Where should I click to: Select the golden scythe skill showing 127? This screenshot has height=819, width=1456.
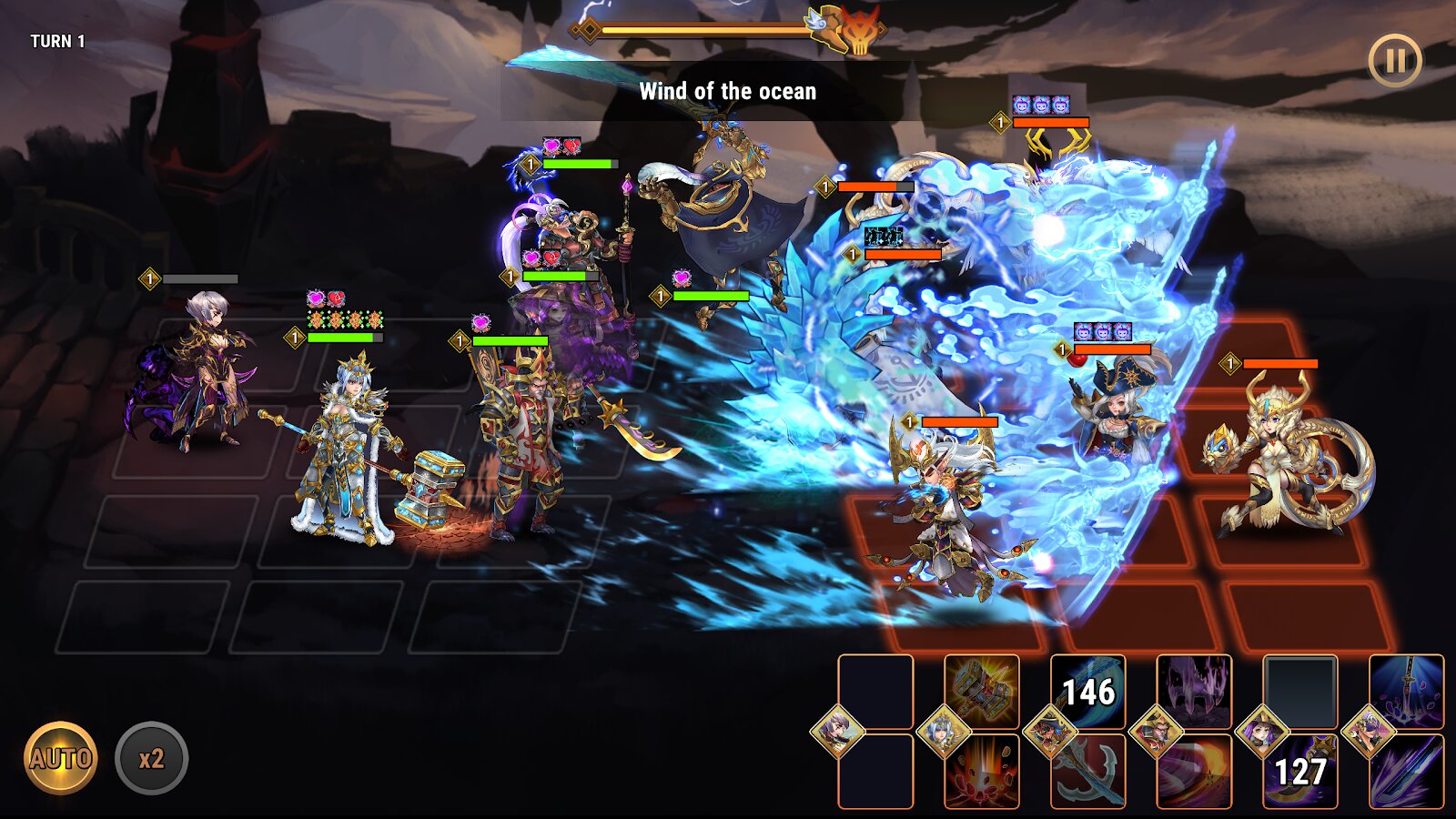[1300, 772]
